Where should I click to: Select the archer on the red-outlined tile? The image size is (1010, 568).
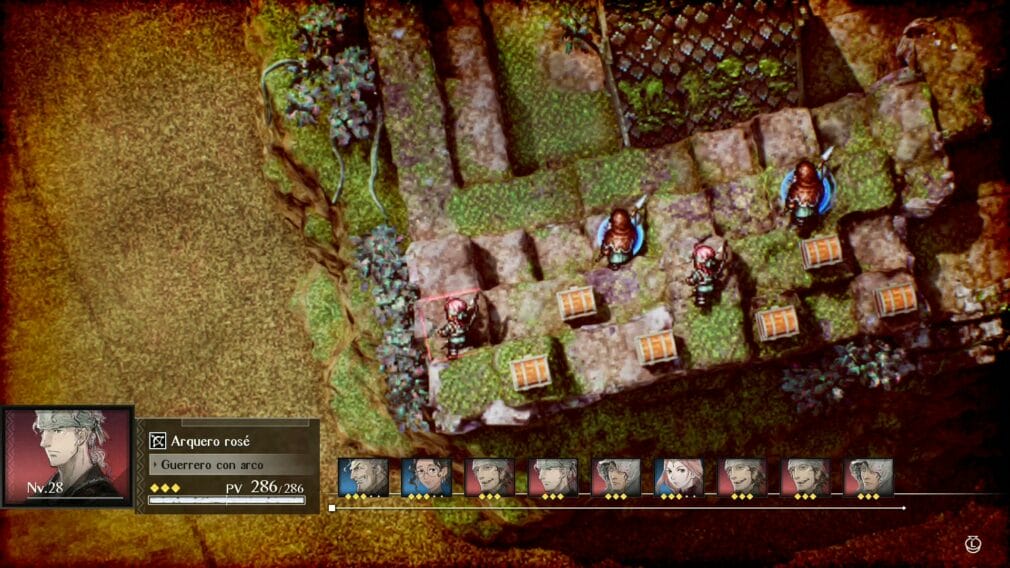click(x=456, y=325)
